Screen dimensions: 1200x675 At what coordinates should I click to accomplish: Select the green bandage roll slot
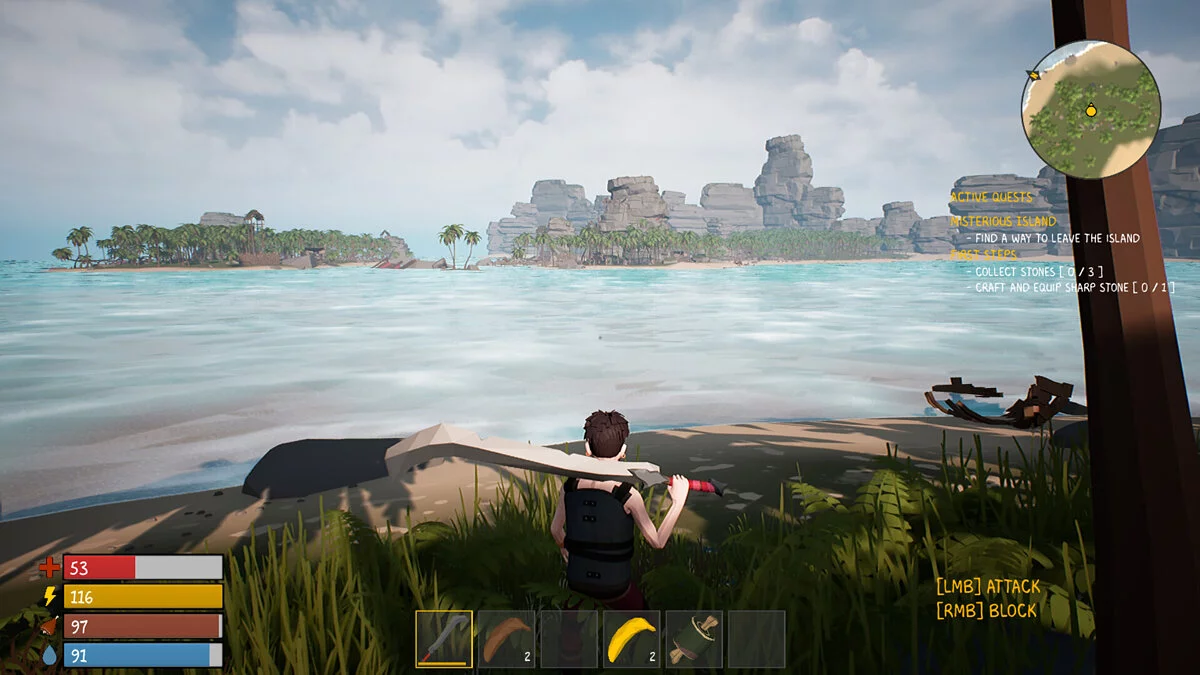point(694,639)
